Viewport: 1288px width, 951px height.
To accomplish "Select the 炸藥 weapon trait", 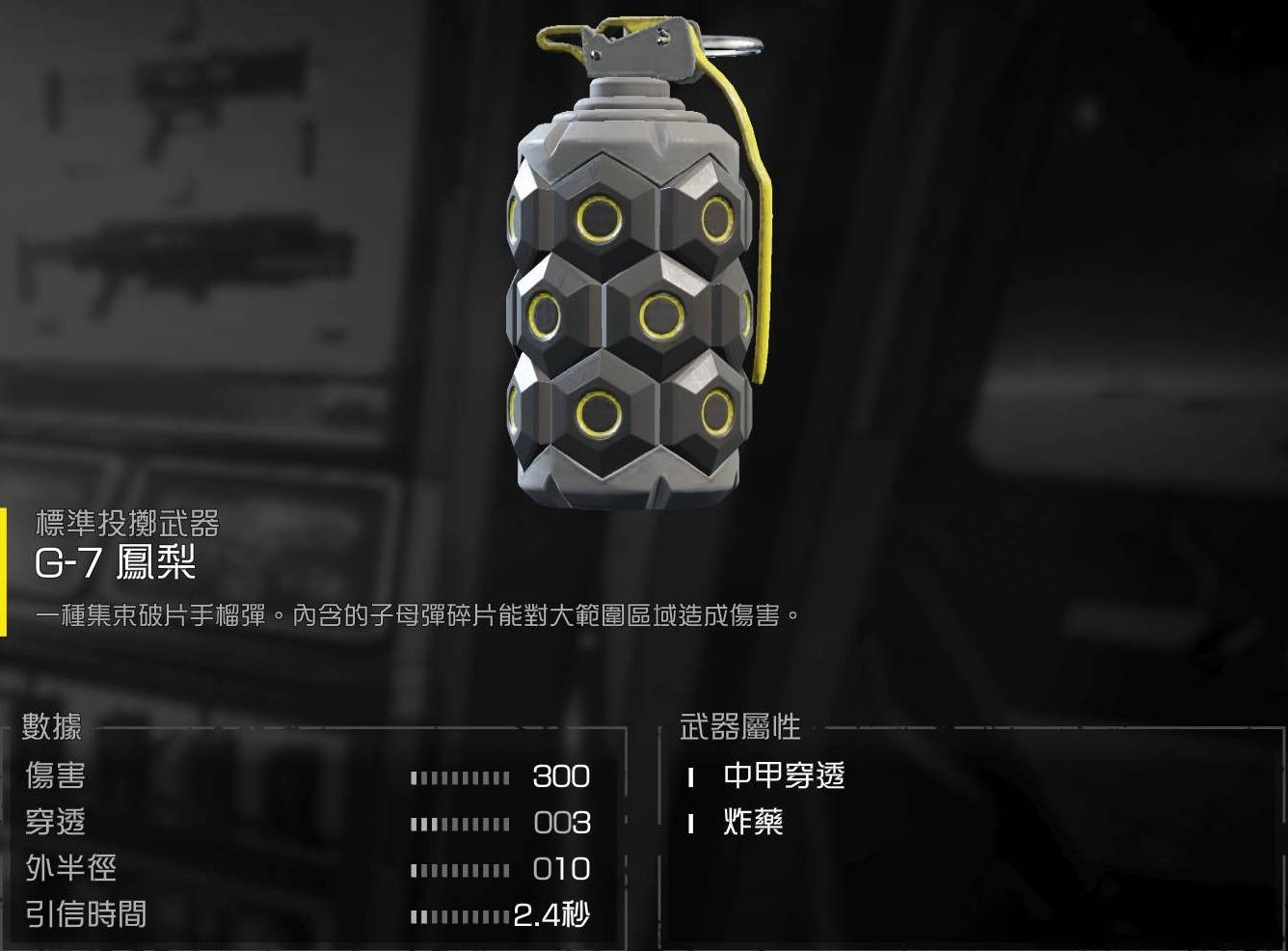I will [x=753, y=822].
